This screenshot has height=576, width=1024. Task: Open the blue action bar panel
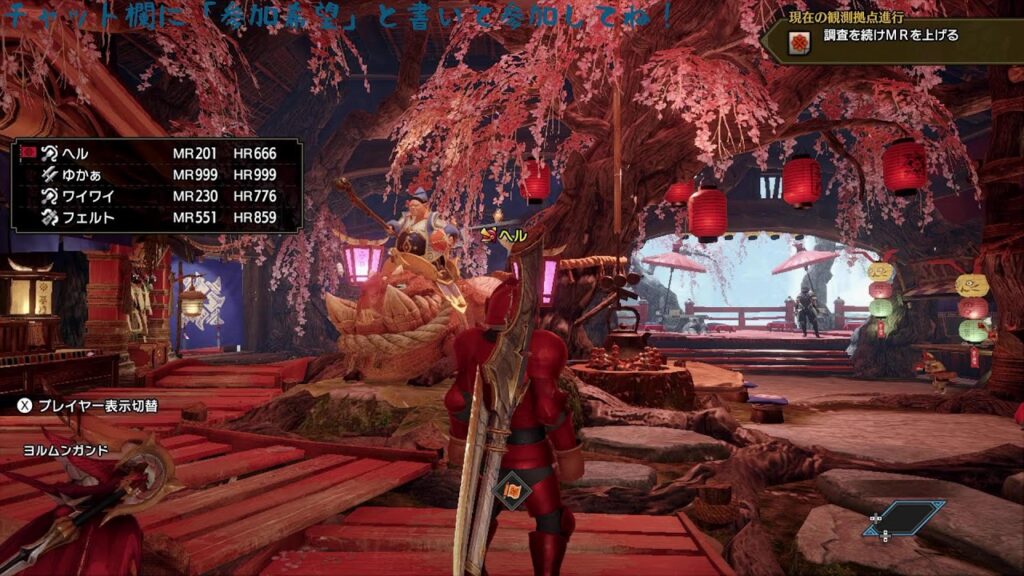(906, 518)
